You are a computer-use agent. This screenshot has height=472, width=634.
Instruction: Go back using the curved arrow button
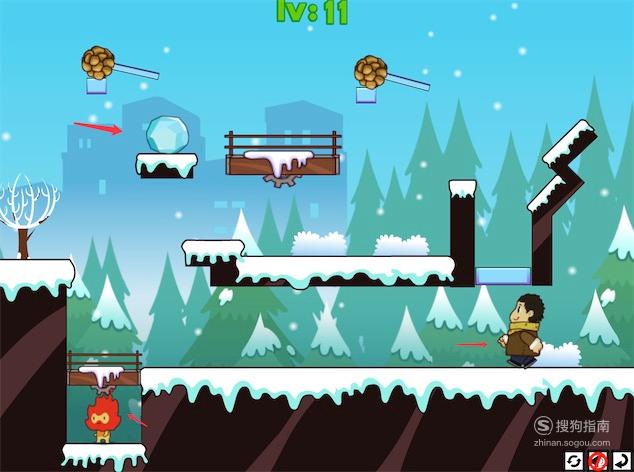click(620, 460)
